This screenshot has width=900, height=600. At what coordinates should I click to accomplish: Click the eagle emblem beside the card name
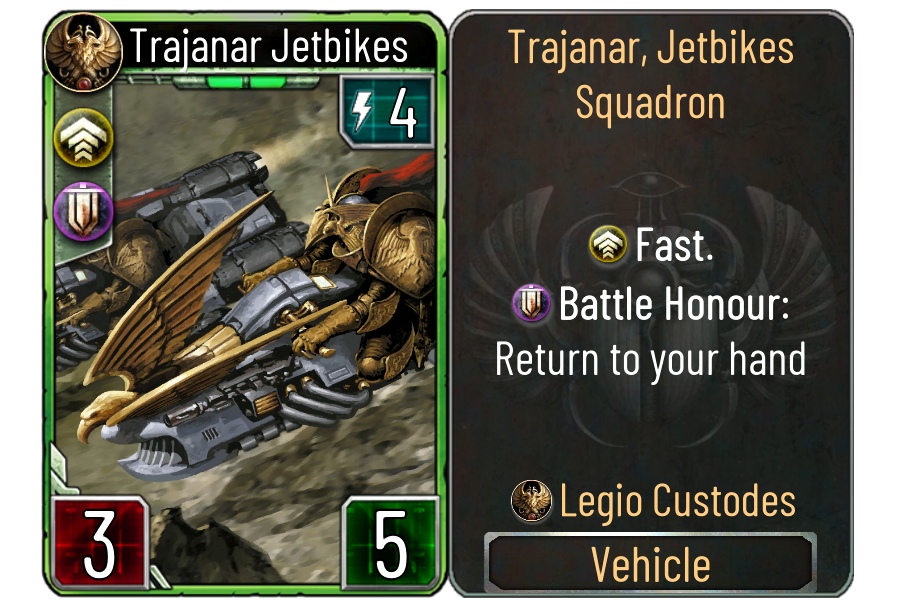coord(72,46)
